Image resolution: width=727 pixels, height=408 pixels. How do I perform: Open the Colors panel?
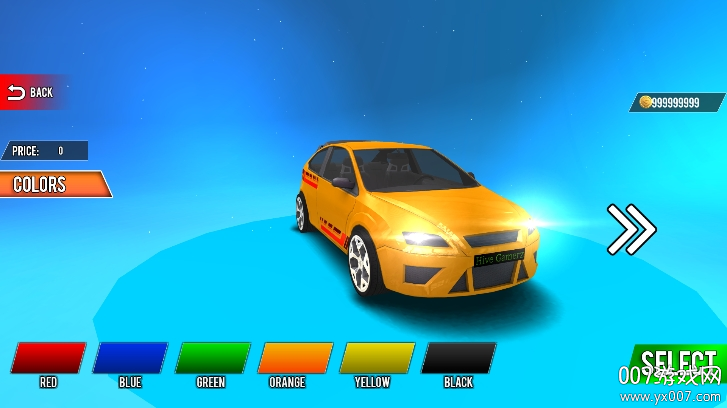pos(50,184)
